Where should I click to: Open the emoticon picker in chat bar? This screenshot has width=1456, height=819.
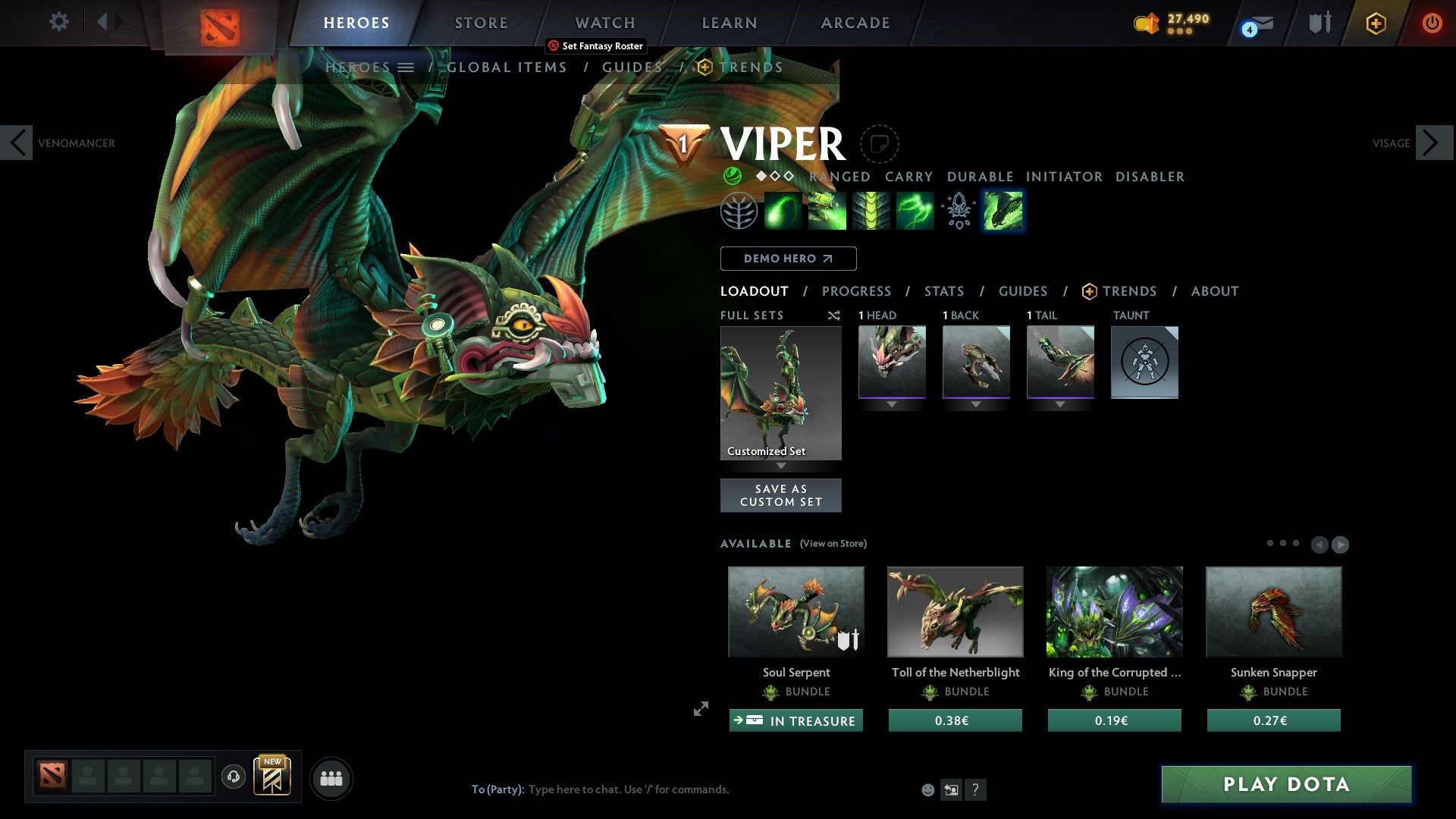point(927,789)
